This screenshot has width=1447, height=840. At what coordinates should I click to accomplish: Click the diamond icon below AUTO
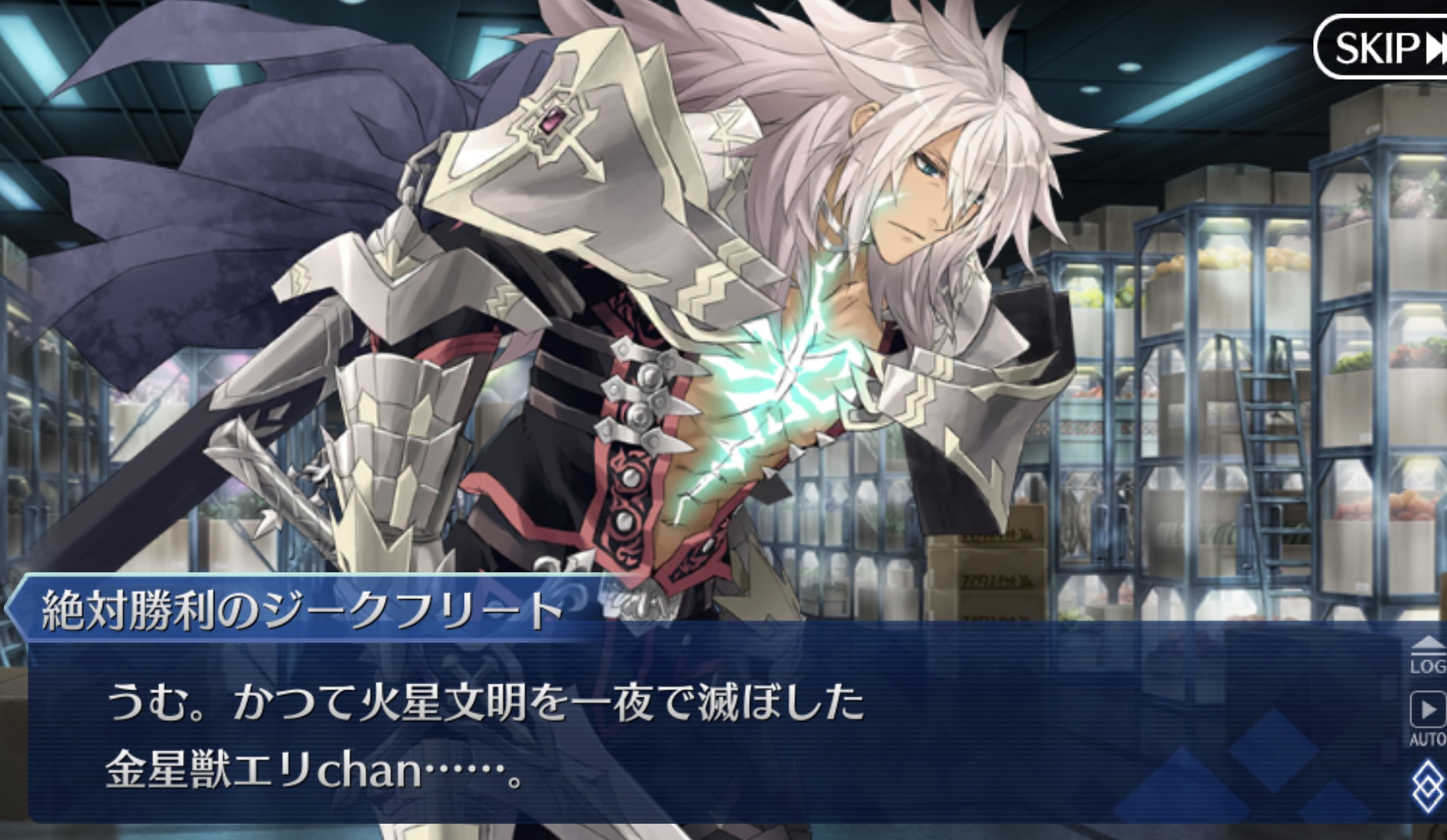click(x=1427, y=787)
